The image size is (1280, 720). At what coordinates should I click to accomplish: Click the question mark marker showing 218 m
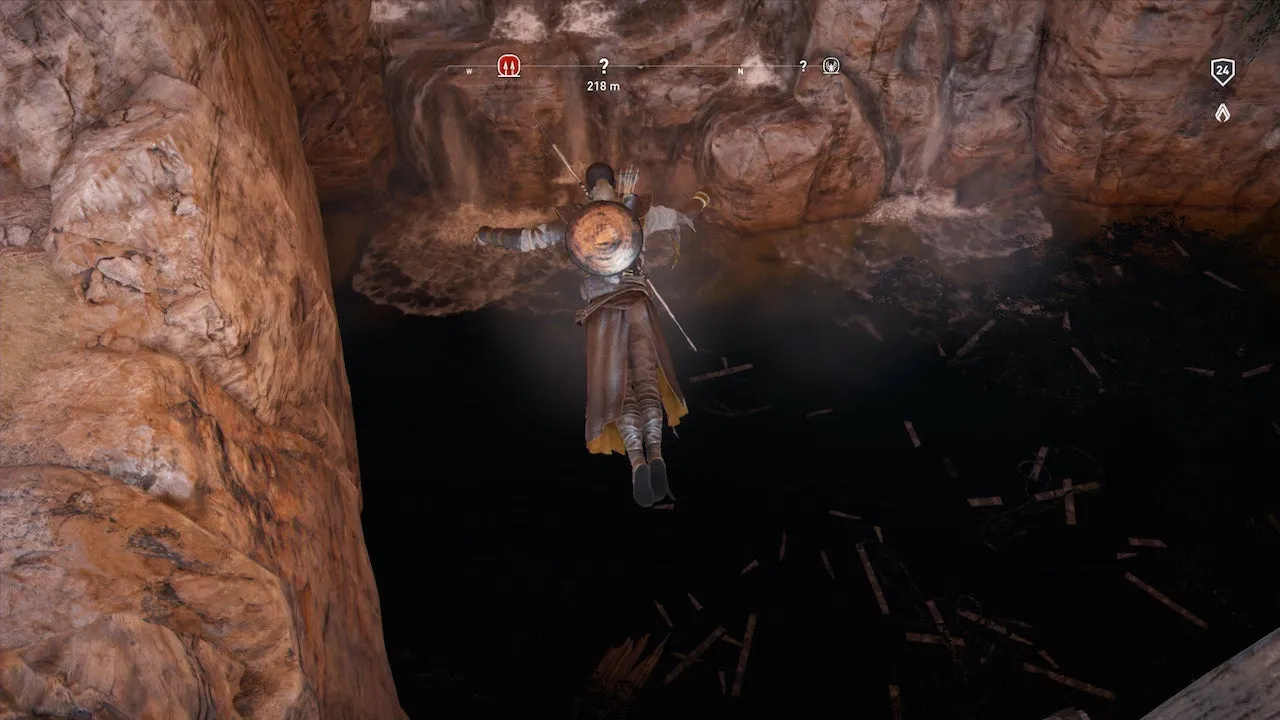603,67
